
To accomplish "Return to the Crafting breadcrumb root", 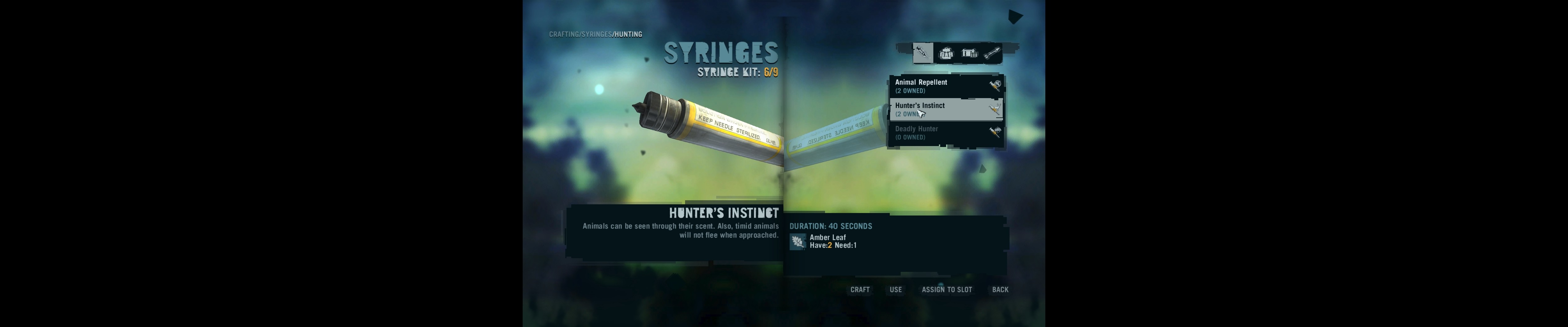I will click(564, 34).
